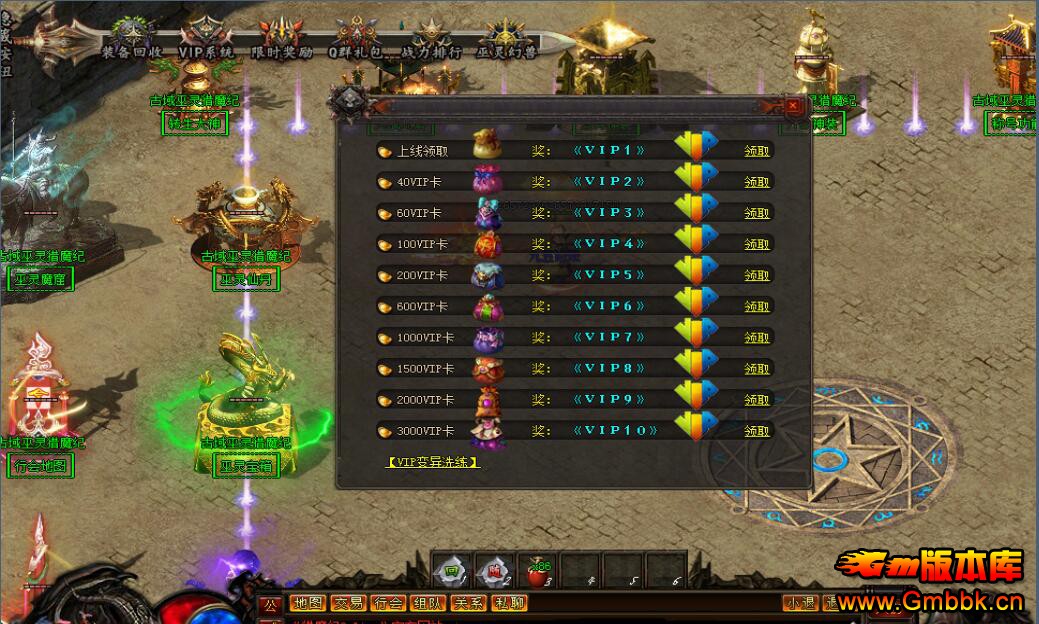
Task: Open 限时奖励 timed rewards
Action: point(281,51)
